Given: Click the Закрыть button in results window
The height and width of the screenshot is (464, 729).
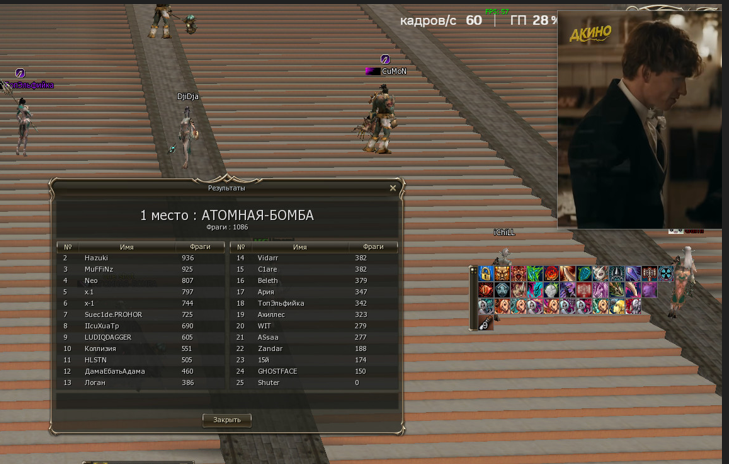Looking at the screenshot, I should (227, 420).
